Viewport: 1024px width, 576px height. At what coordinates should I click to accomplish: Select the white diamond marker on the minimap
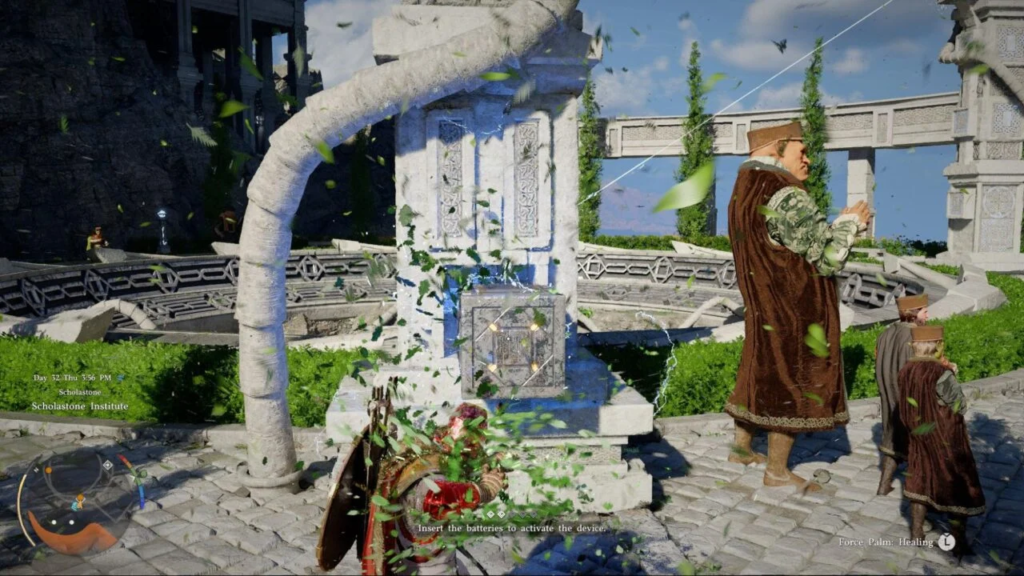coord(107,465)
